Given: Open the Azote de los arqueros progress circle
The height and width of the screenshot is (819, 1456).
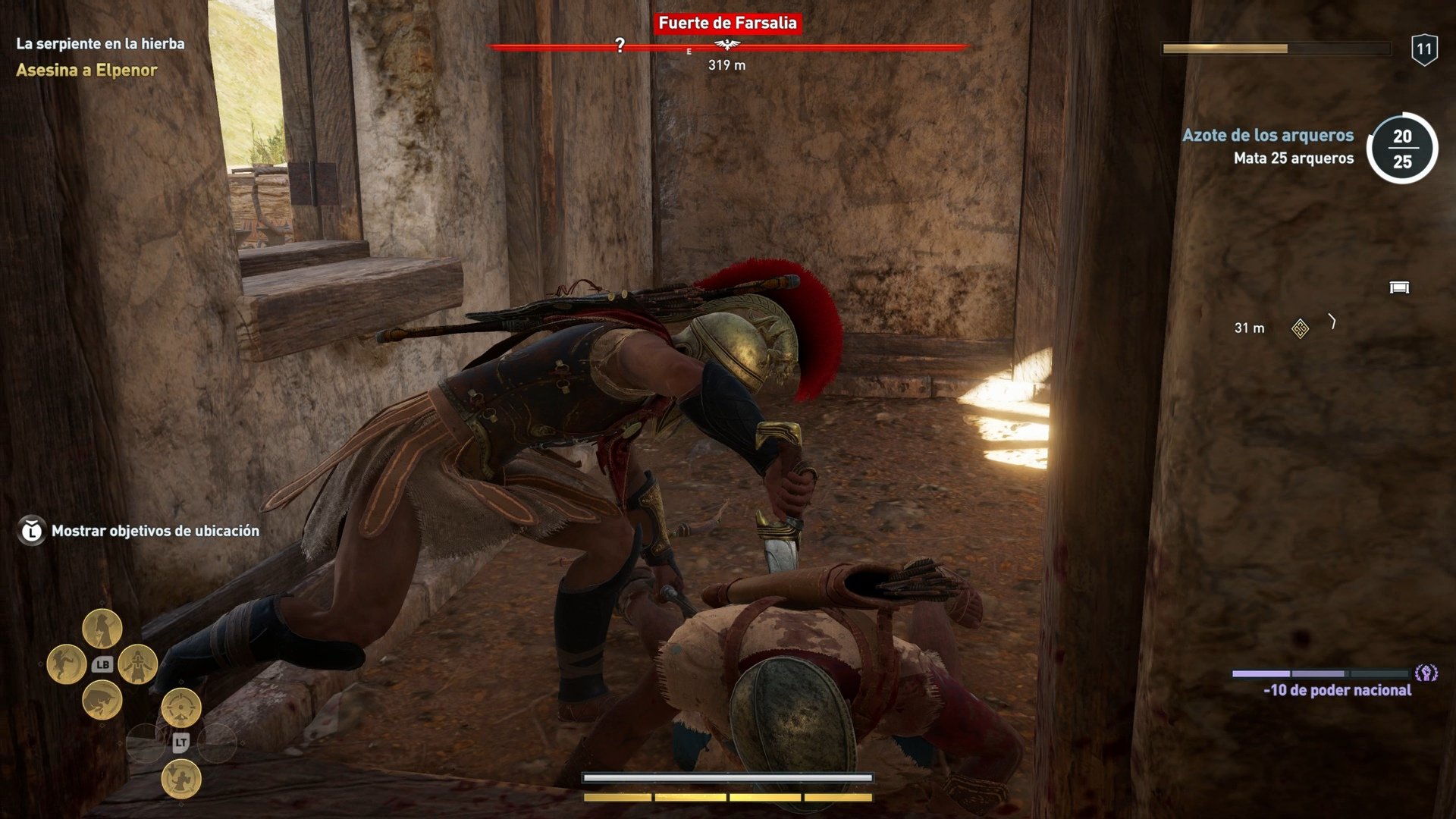Looking at the screenshot, I should pos(1404,149).
